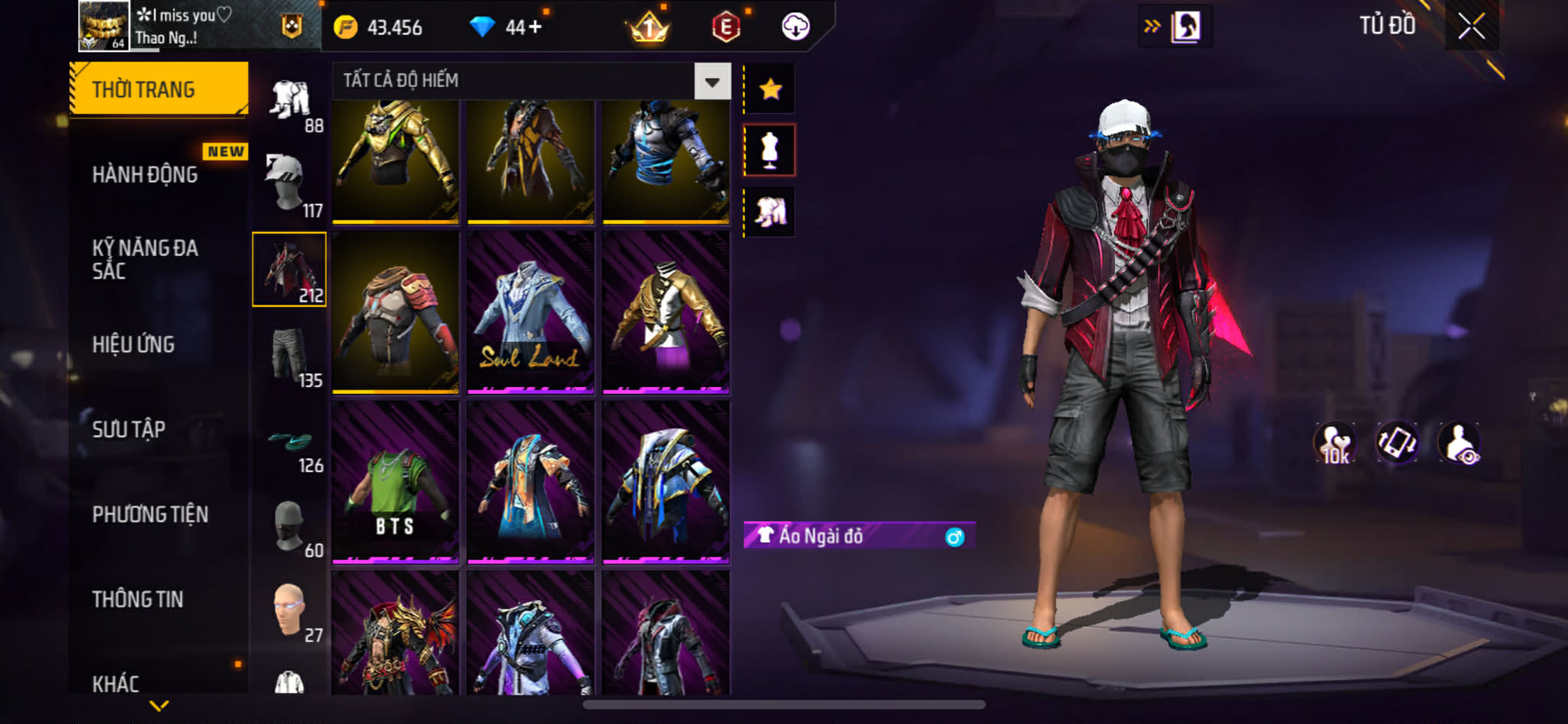Screen dimensions: 1568x724
Task: Select the KỸ NĂNG ĐA SẮC tab
Action: point(145,259)
